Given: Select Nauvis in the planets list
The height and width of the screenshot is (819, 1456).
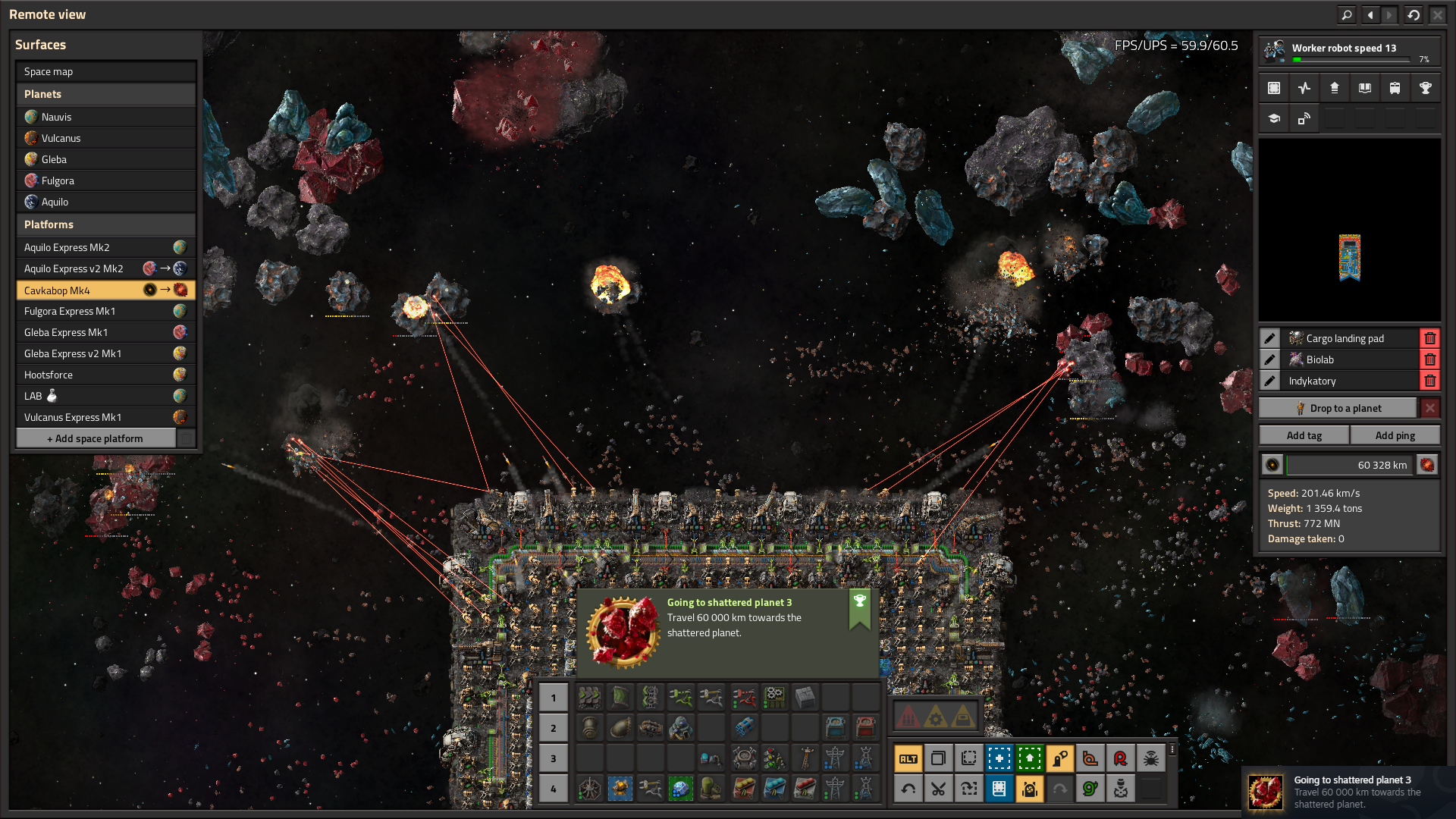Looking at the screenshot, I should (105, 117).
